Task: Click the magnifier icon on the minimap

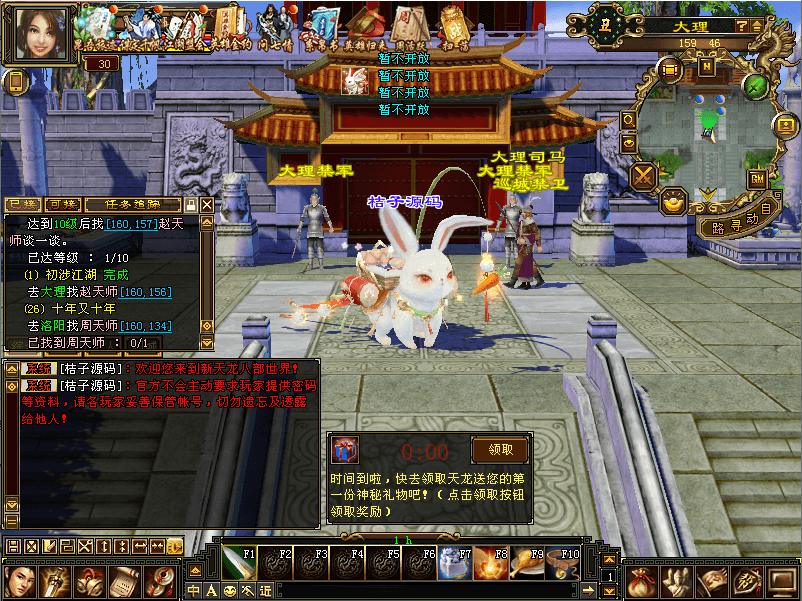Action: tap(629, 119)
